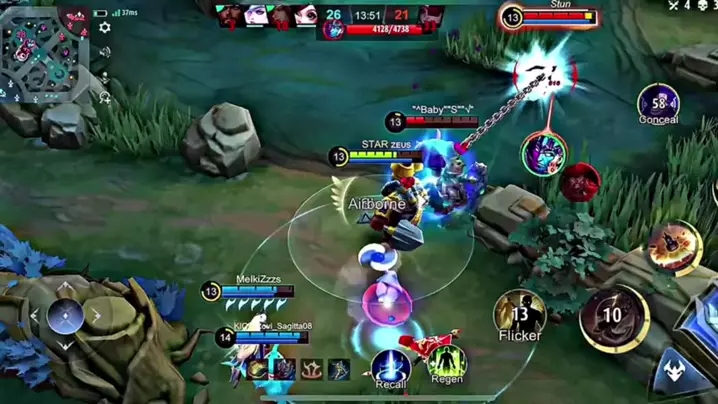Target the enemy hero portrait lock-on icon

543,153
